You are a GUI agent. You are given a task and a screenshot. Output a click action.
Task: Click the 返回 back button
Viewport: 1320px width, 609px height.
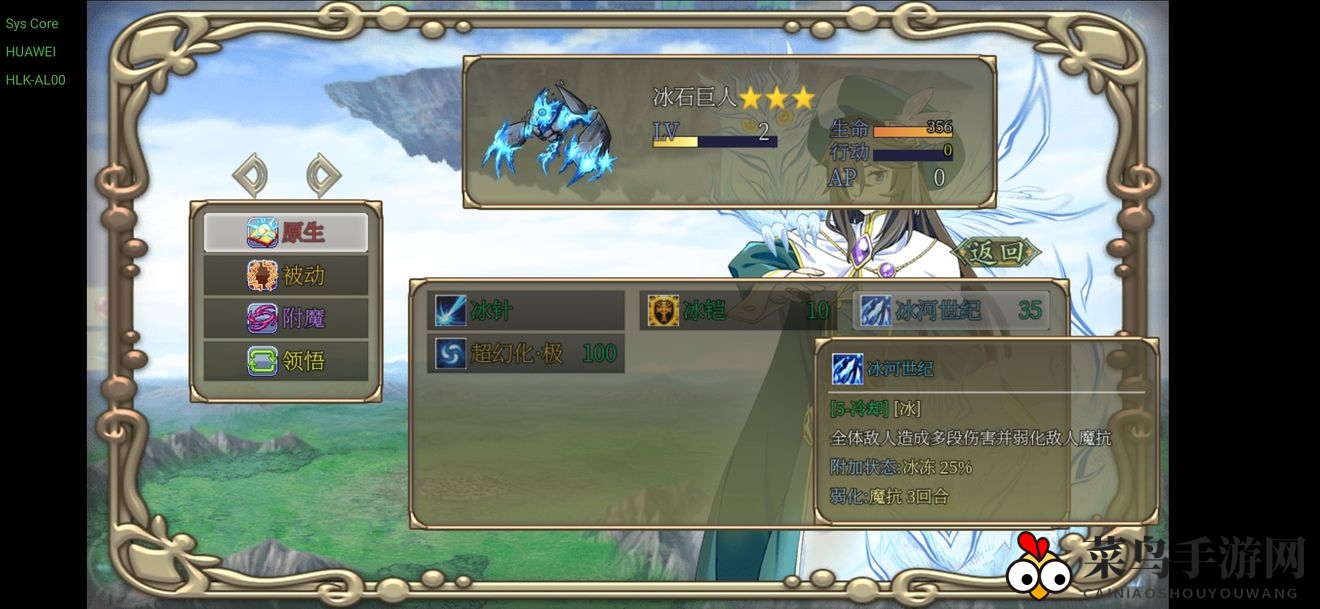pos(996,252)
